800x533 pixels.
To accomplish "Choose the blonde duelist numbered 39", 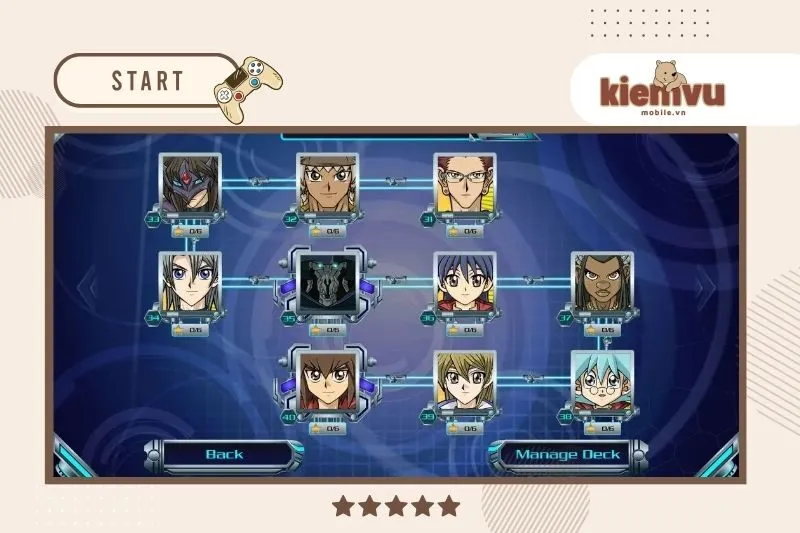I will point(465,382).
